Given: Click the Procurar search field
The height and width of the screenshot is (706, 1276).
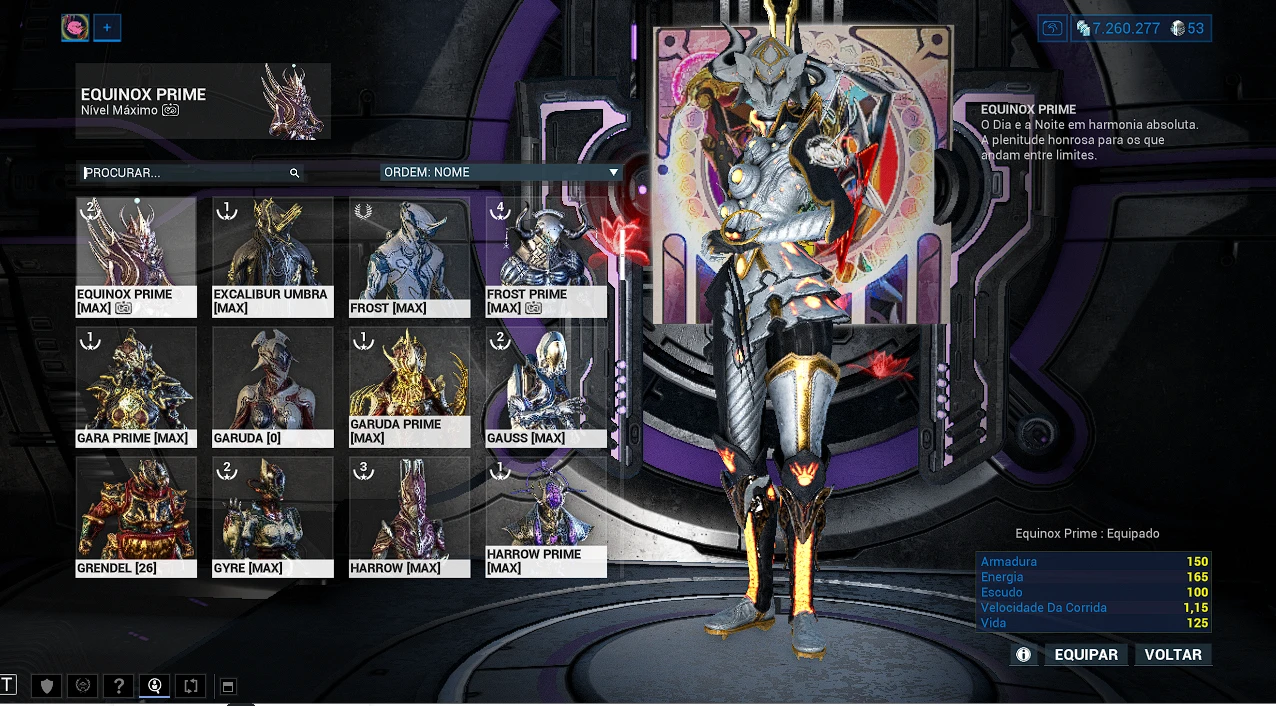Looking at the screenshot, I should [185, 173].
